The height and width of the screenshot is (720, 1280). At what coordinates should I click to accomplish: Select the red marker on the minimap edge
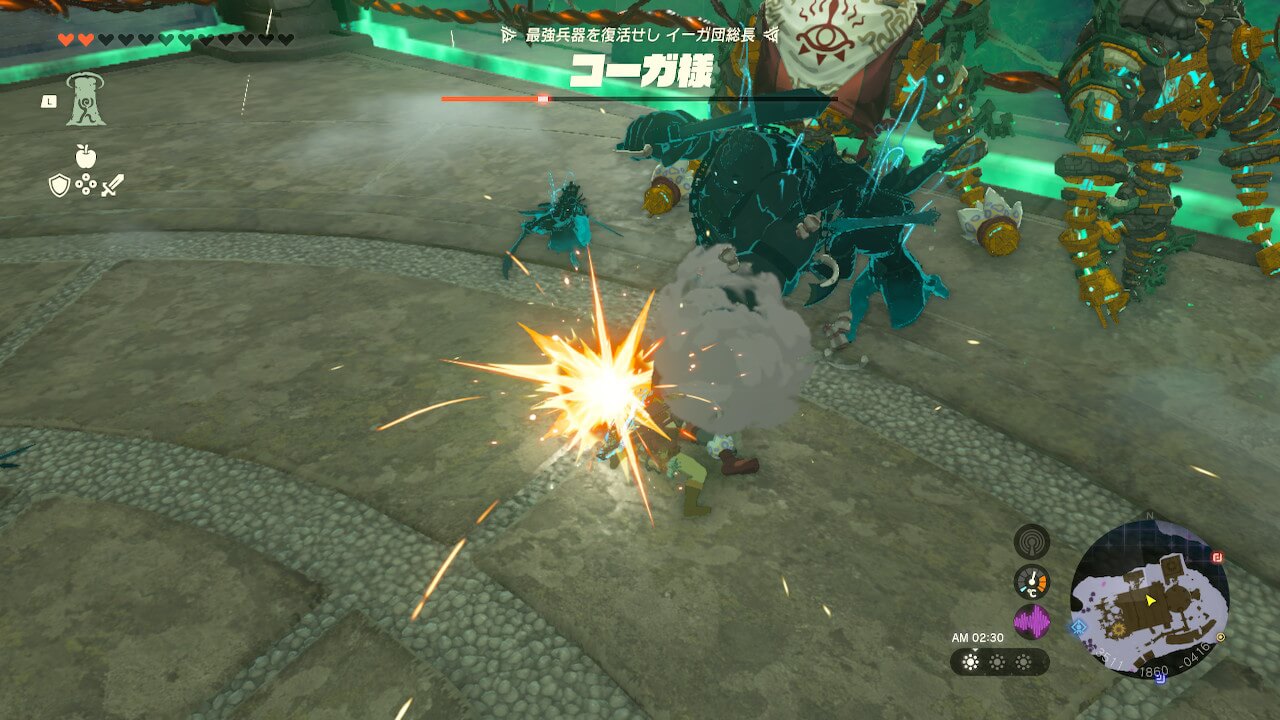click(1218, 557)
